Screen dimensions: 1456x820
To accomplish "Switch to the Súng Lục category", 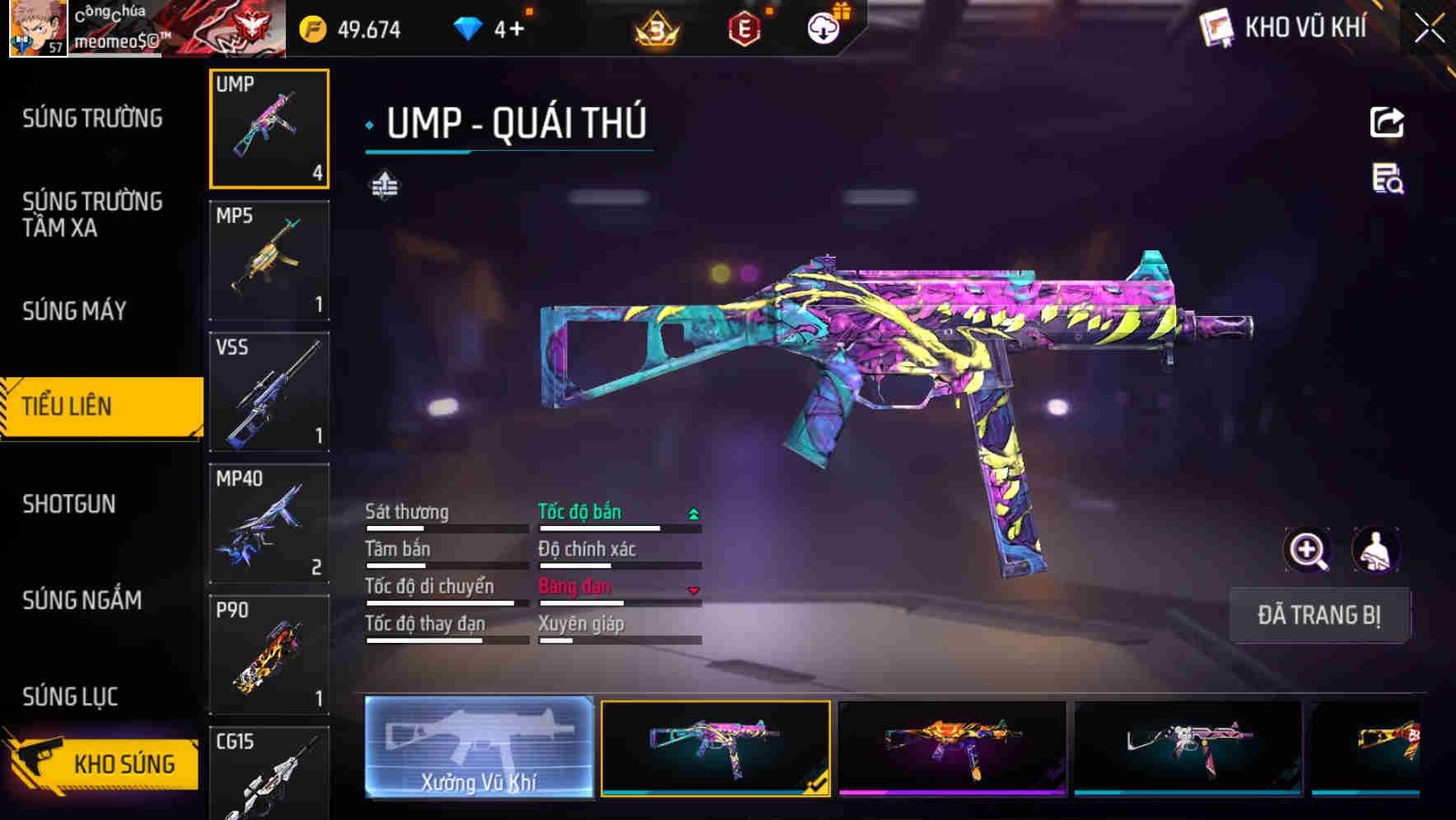I will [x=70, y=697].
